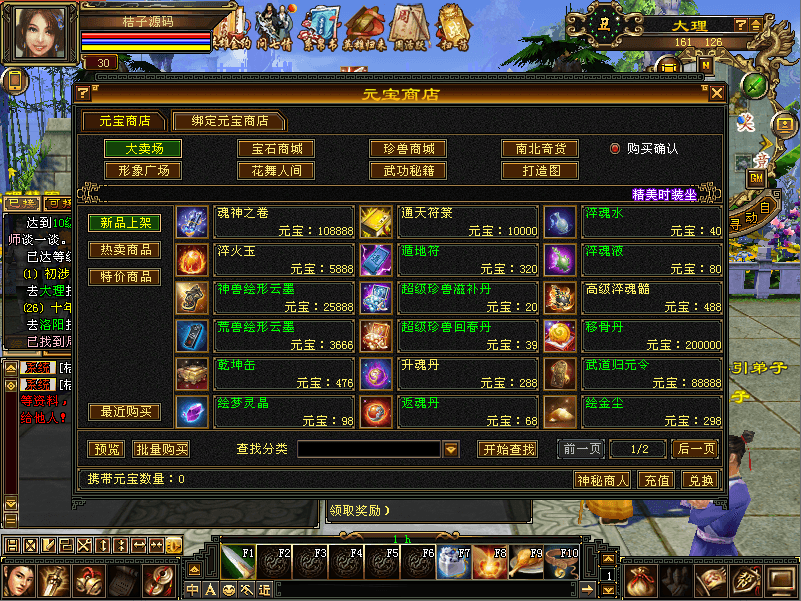801x601 pixels.
Task: Click the 开始查找 search button
Action: 507,449
